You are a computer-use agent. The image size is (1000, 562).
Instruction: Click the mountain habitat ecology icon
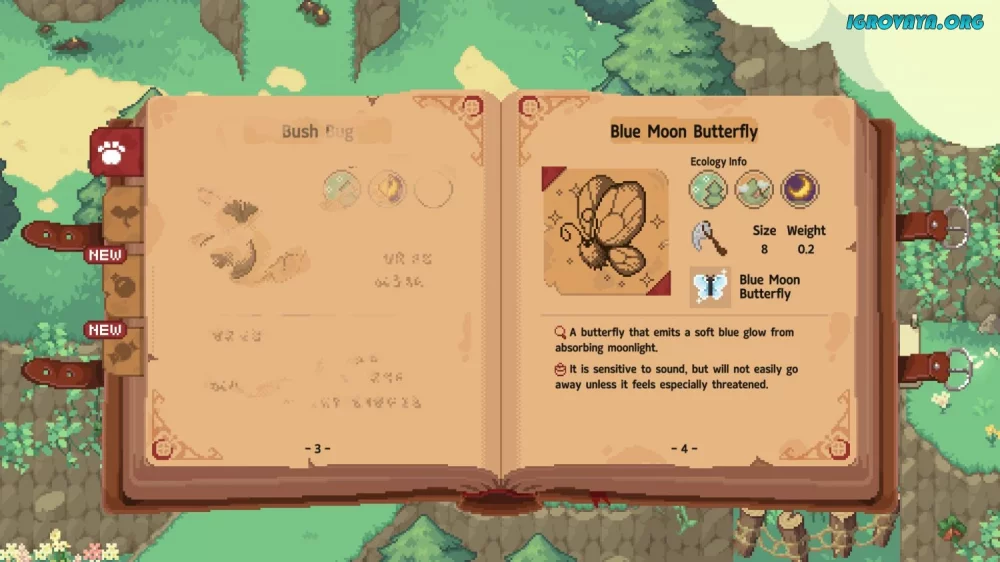754,189
